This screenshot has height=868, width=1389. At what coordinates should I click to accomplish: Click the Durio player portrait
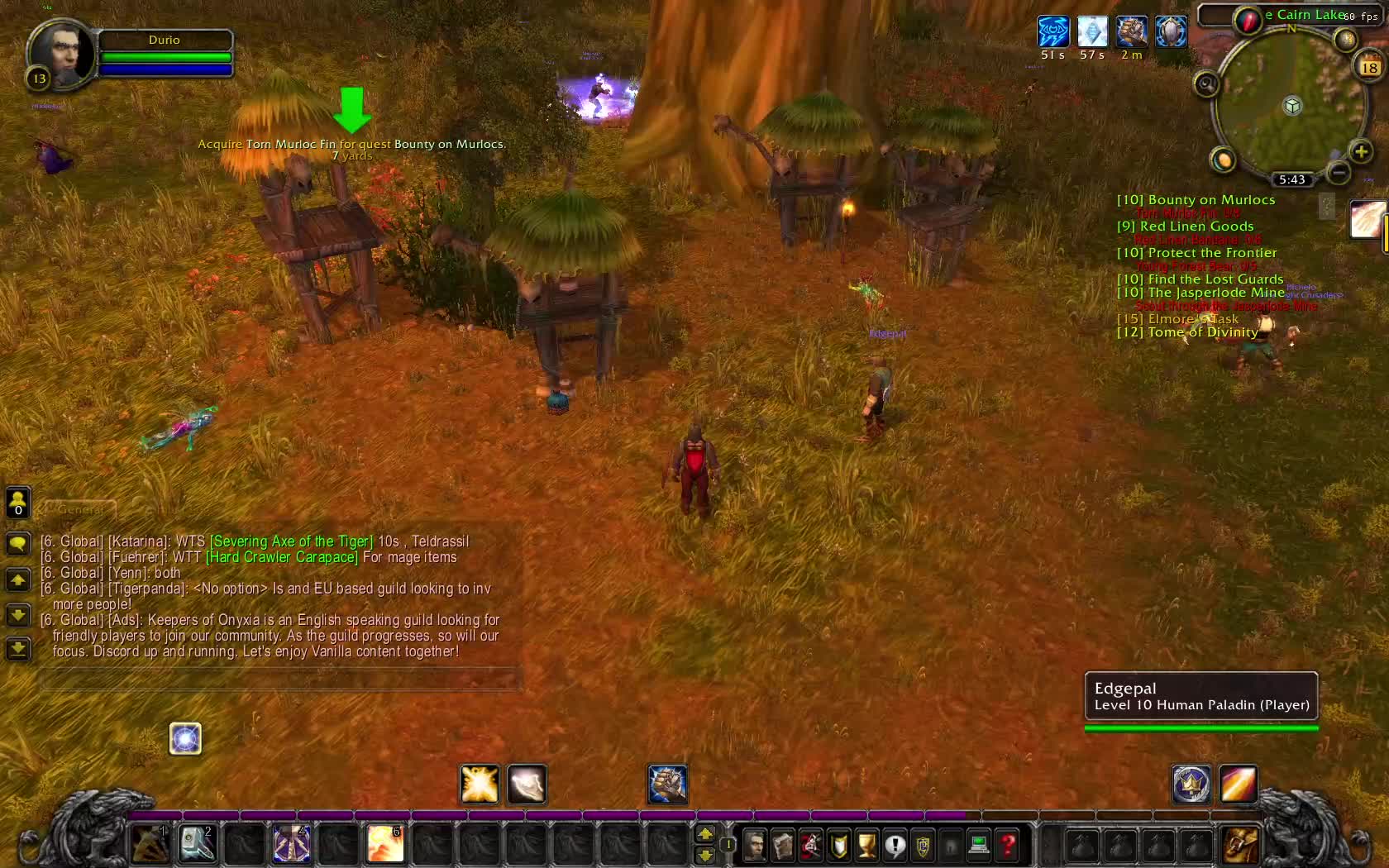(60, 53)
